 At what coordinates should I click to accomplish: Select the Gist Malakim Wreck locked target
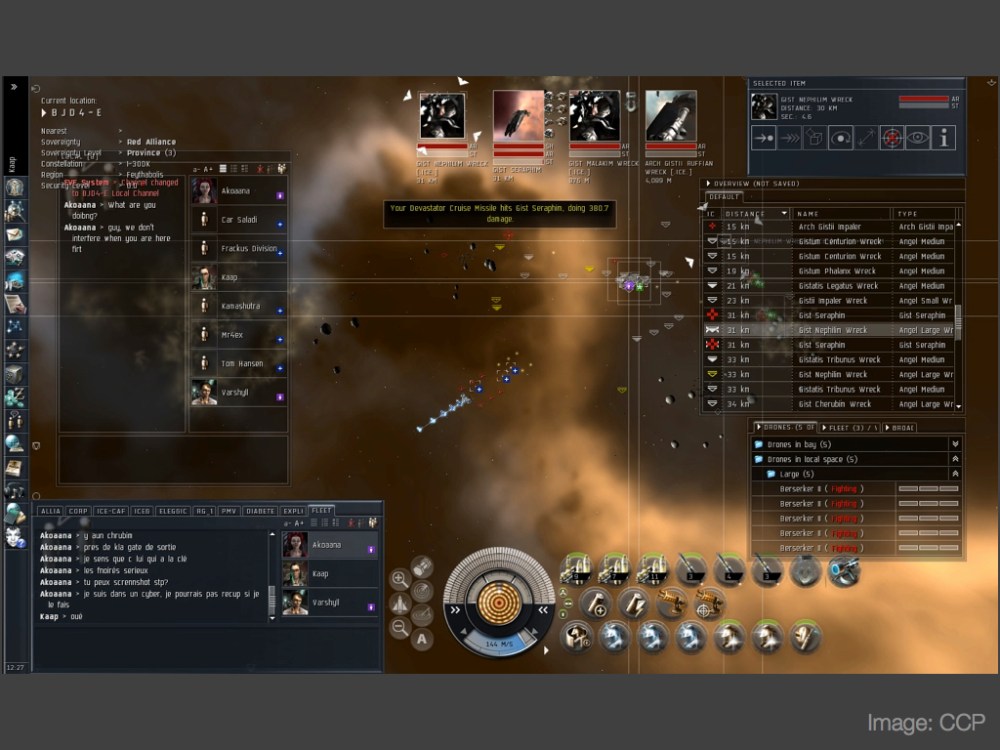[594, 118]
